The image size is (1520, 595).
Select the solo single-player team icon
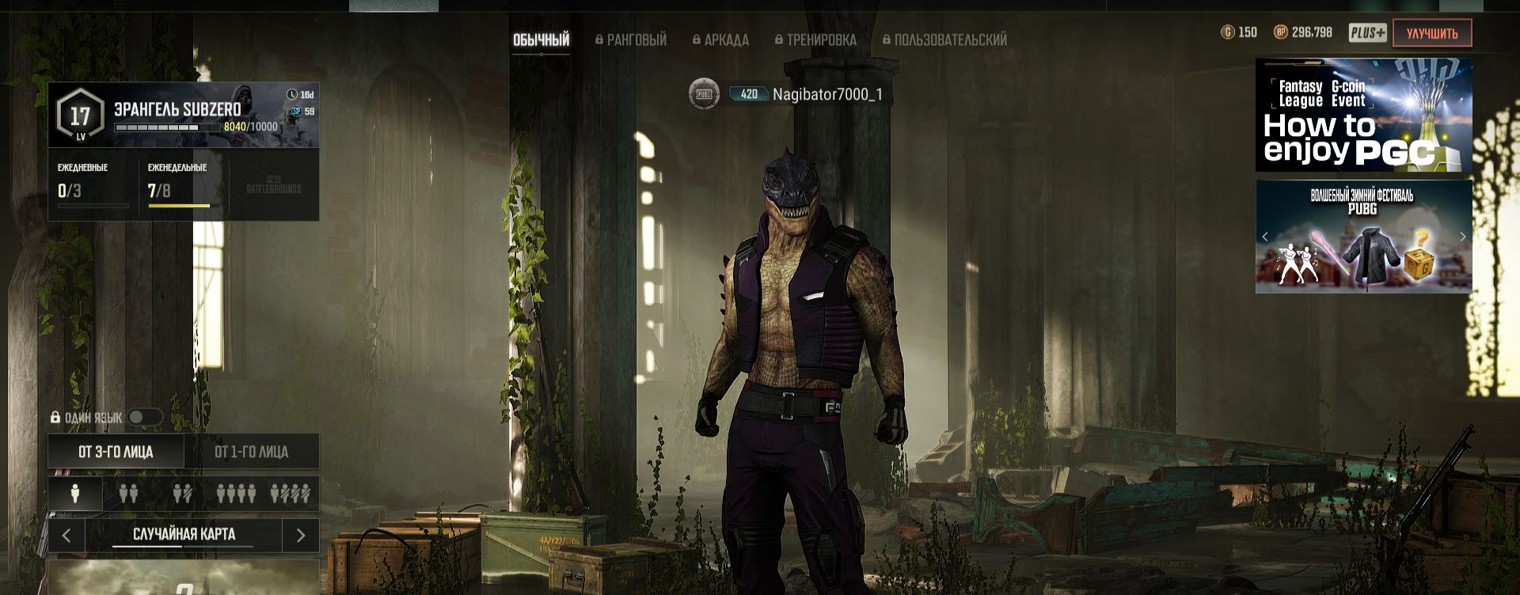(x=75, y=493)
